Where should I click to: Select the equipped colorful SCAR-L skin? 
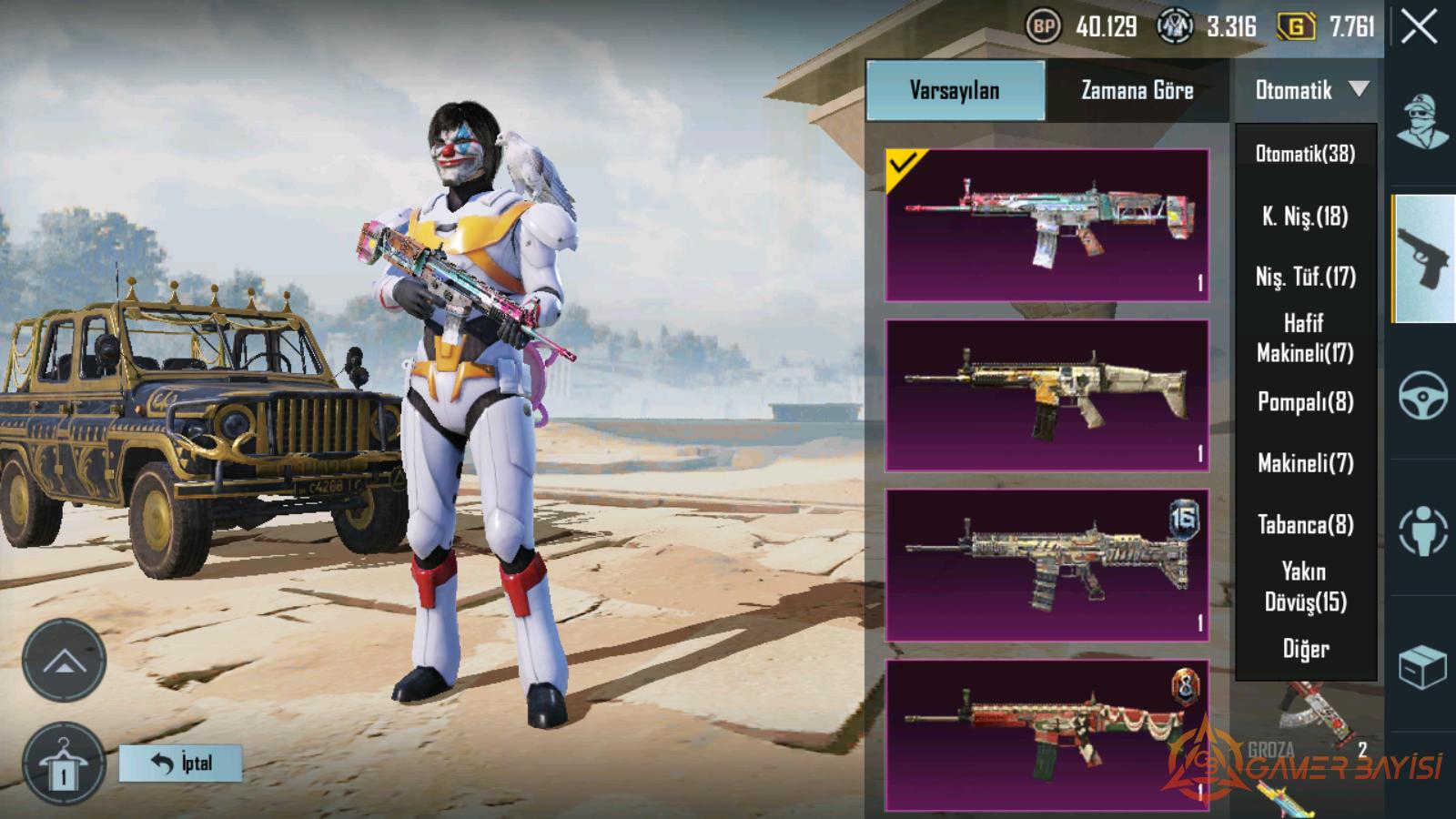click(x=1046, y=225)
